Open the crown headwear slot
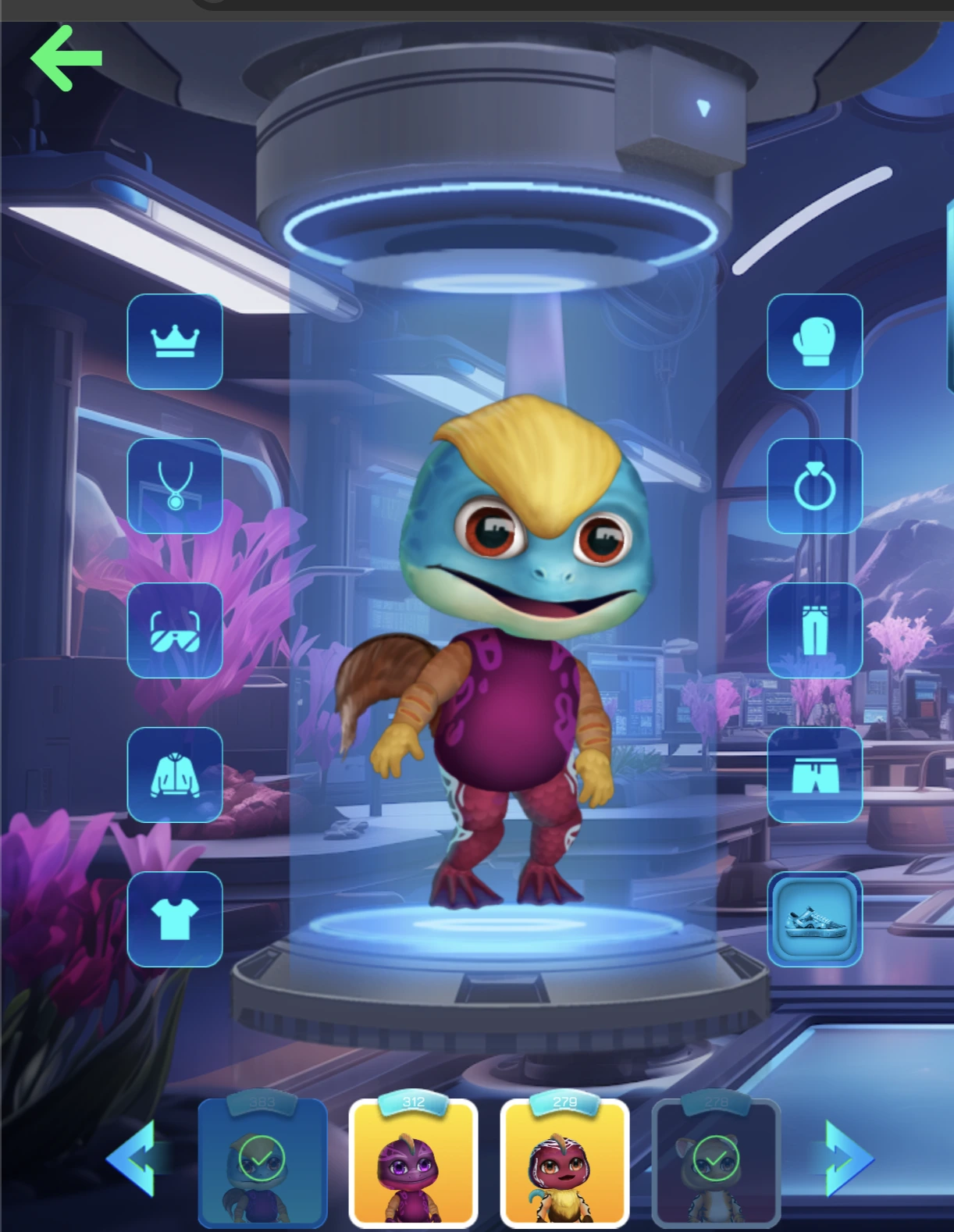The width and height of the screenshot is (954, 1232). pos(175,341)
